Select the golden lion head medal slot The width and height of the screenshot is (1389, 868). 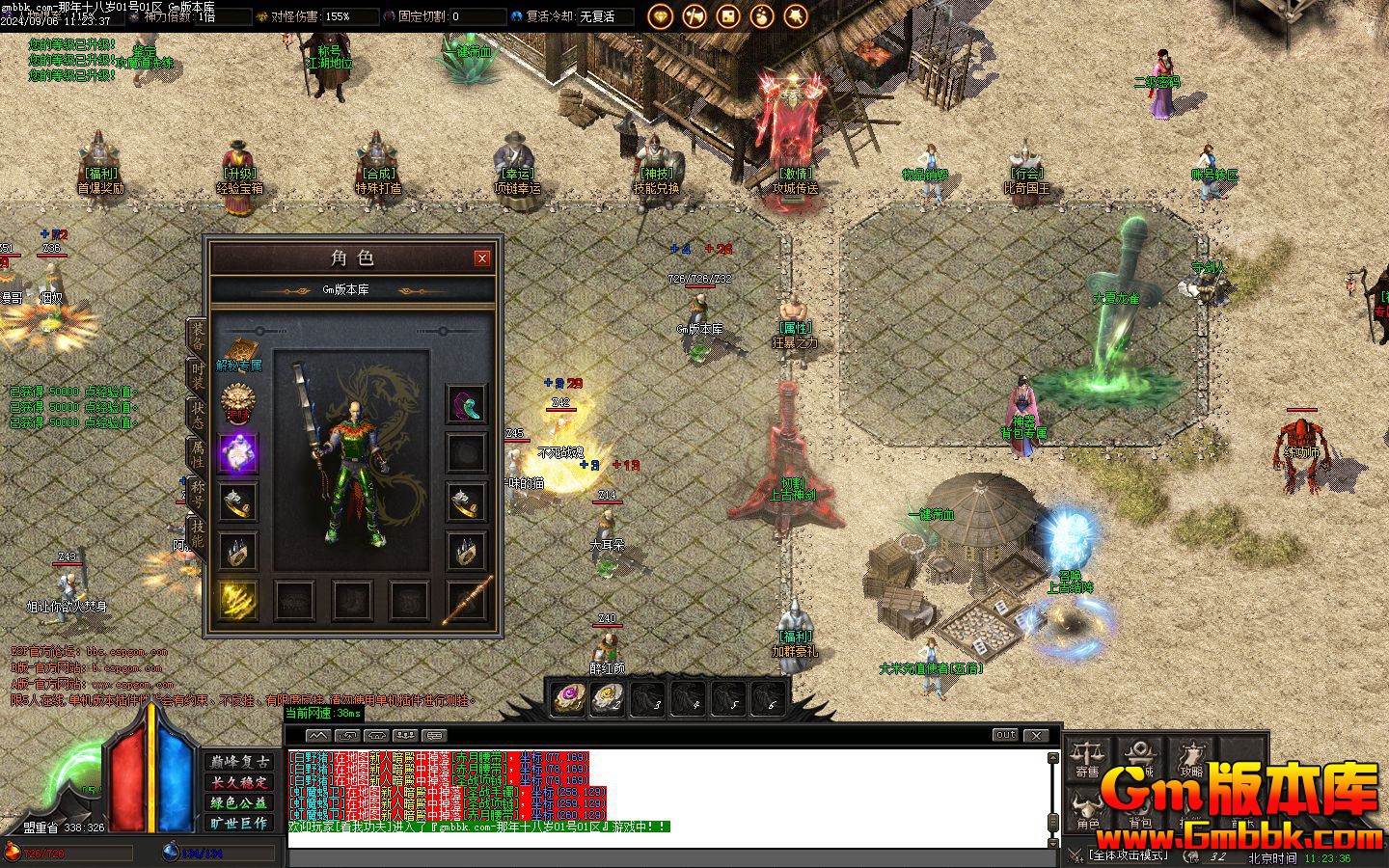coord(237,400)
